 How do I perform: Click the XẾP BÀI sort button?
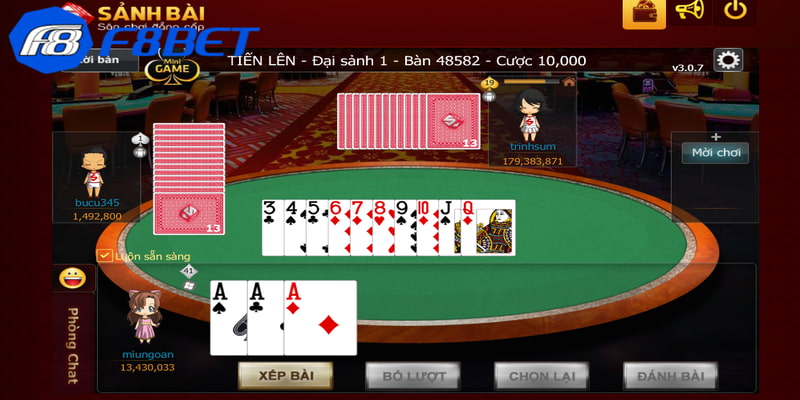coord(285,376)
